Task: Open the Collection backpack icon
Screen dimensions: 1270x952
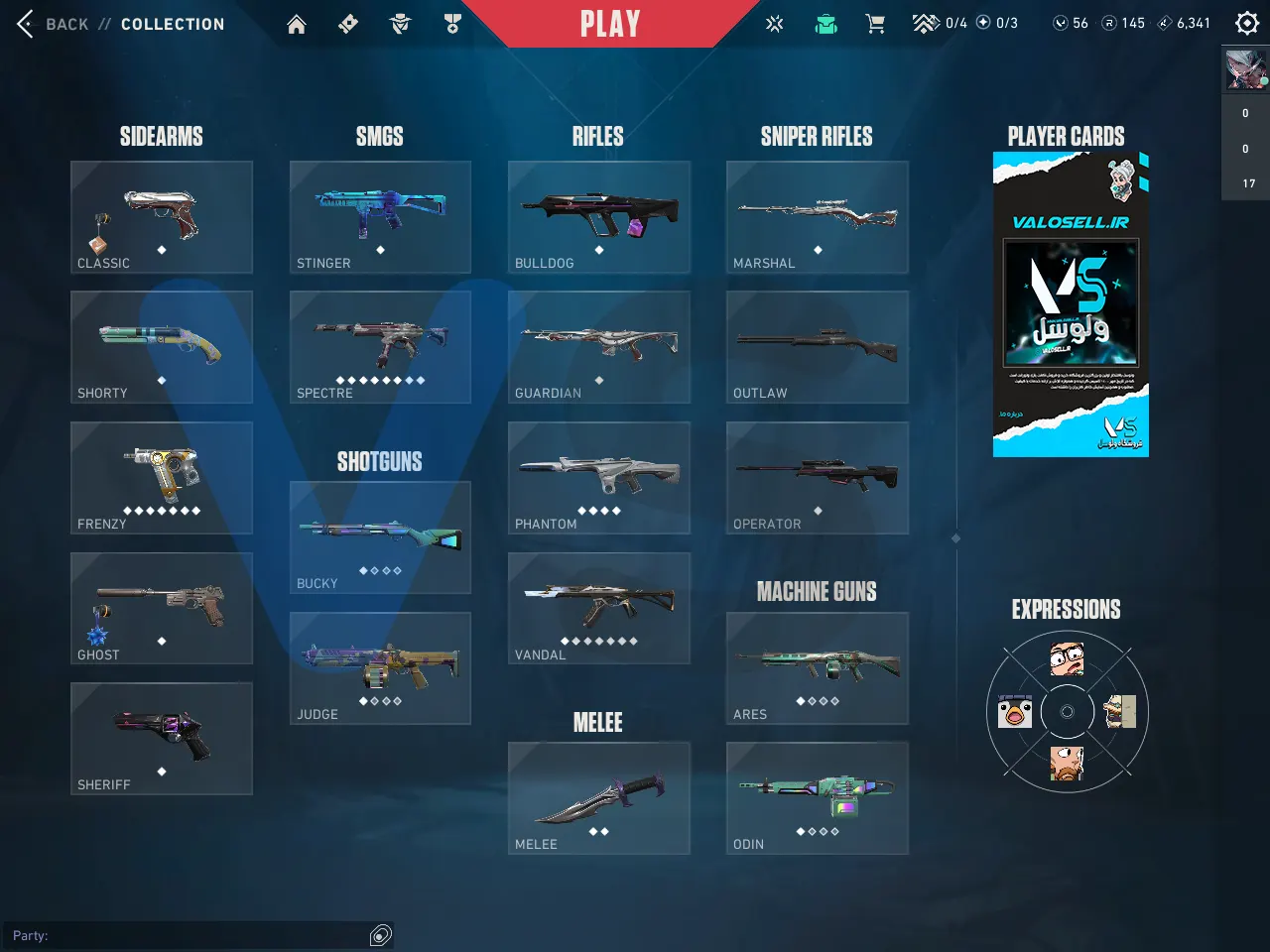Action: pyautogui.click(x=825, y=23)
